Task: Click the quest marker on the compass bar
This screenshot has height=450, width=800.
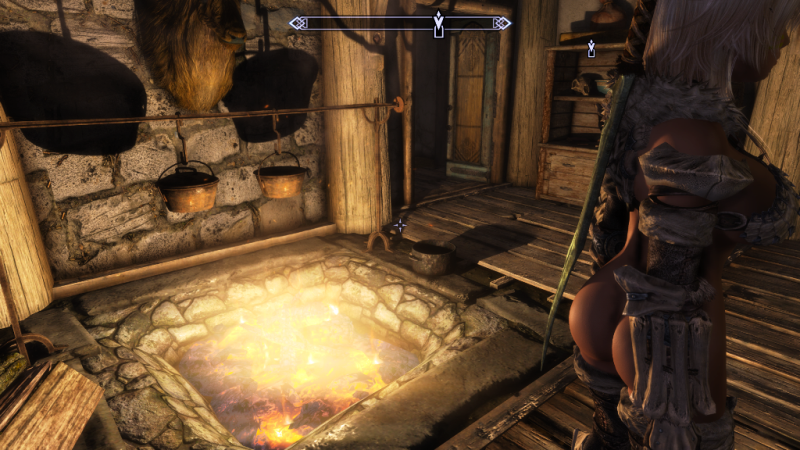Action: point(438,24)
